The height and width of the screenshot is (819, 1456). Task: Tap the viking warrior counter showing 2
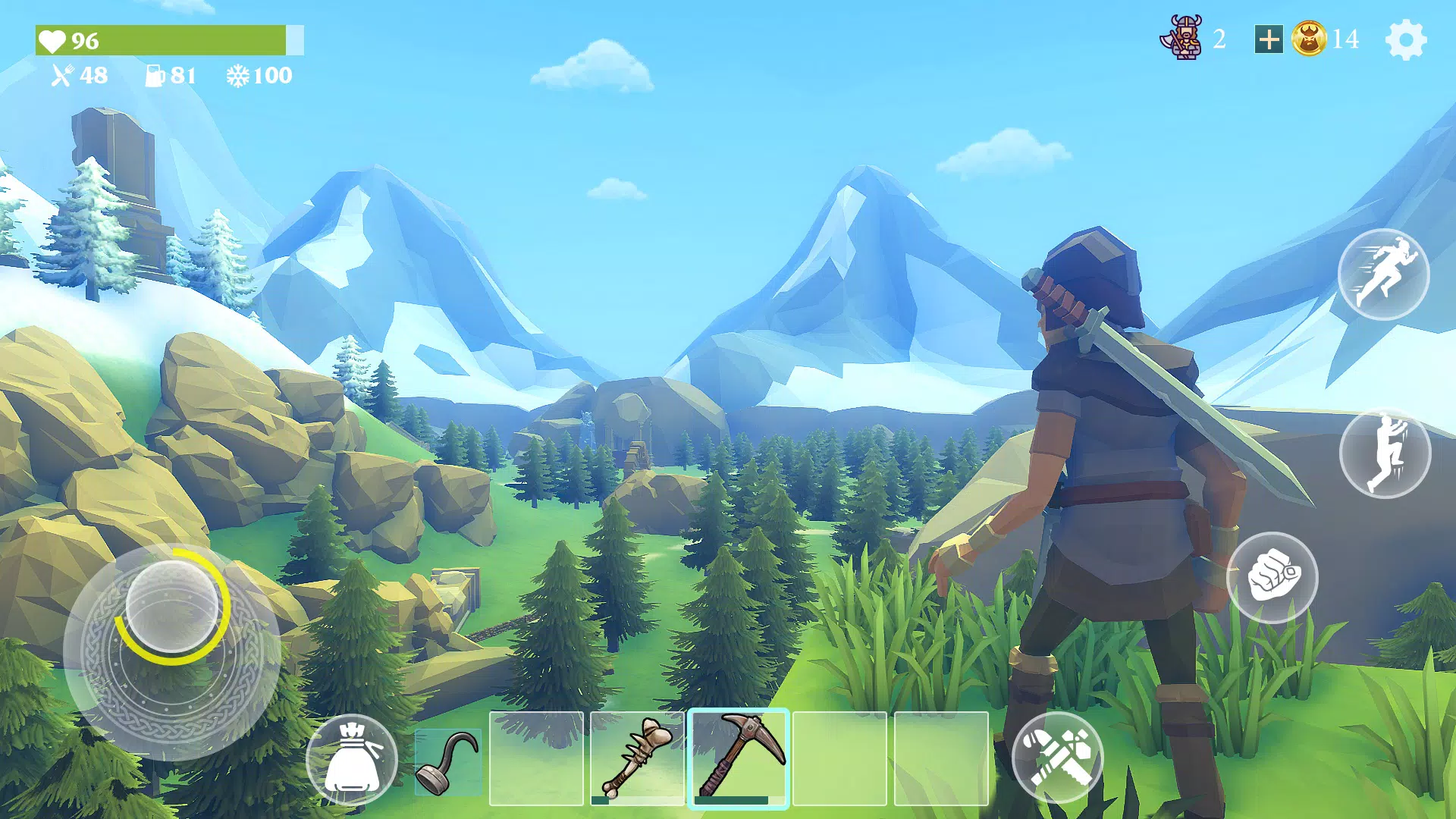(1219, 39)
